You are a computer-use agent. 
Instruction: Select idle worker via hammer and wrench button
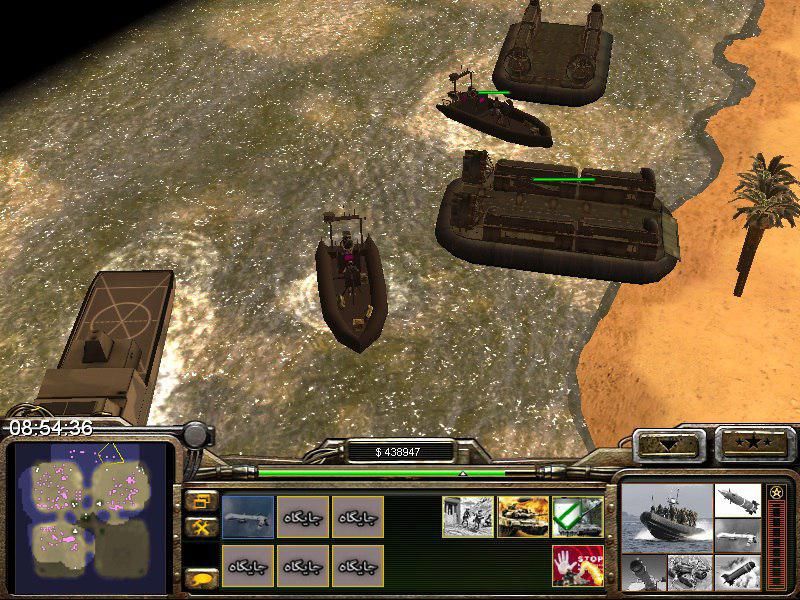[x=201, y=527]
